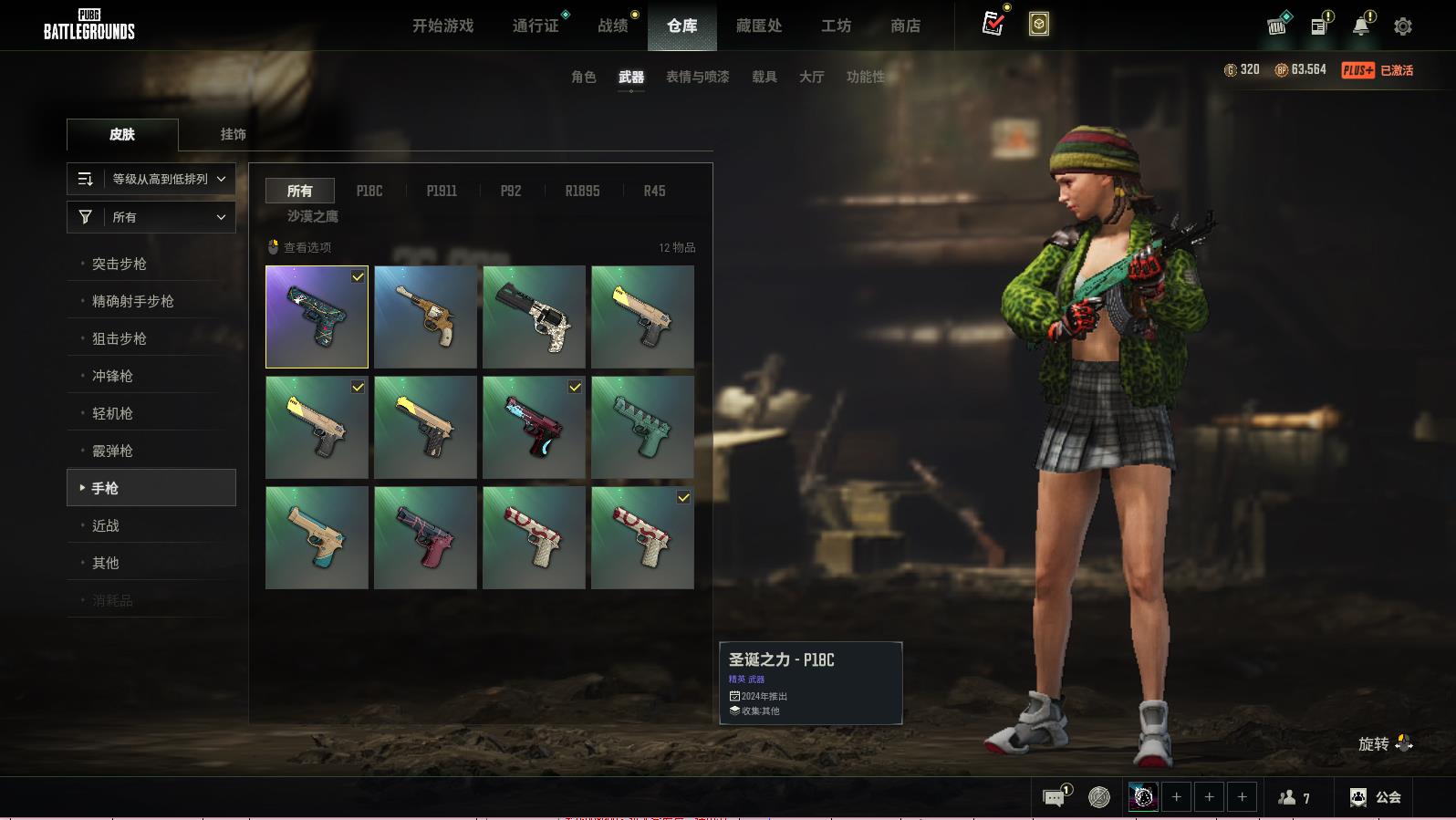Switch to the 通行证 pass tab

[x=536, y=26]
